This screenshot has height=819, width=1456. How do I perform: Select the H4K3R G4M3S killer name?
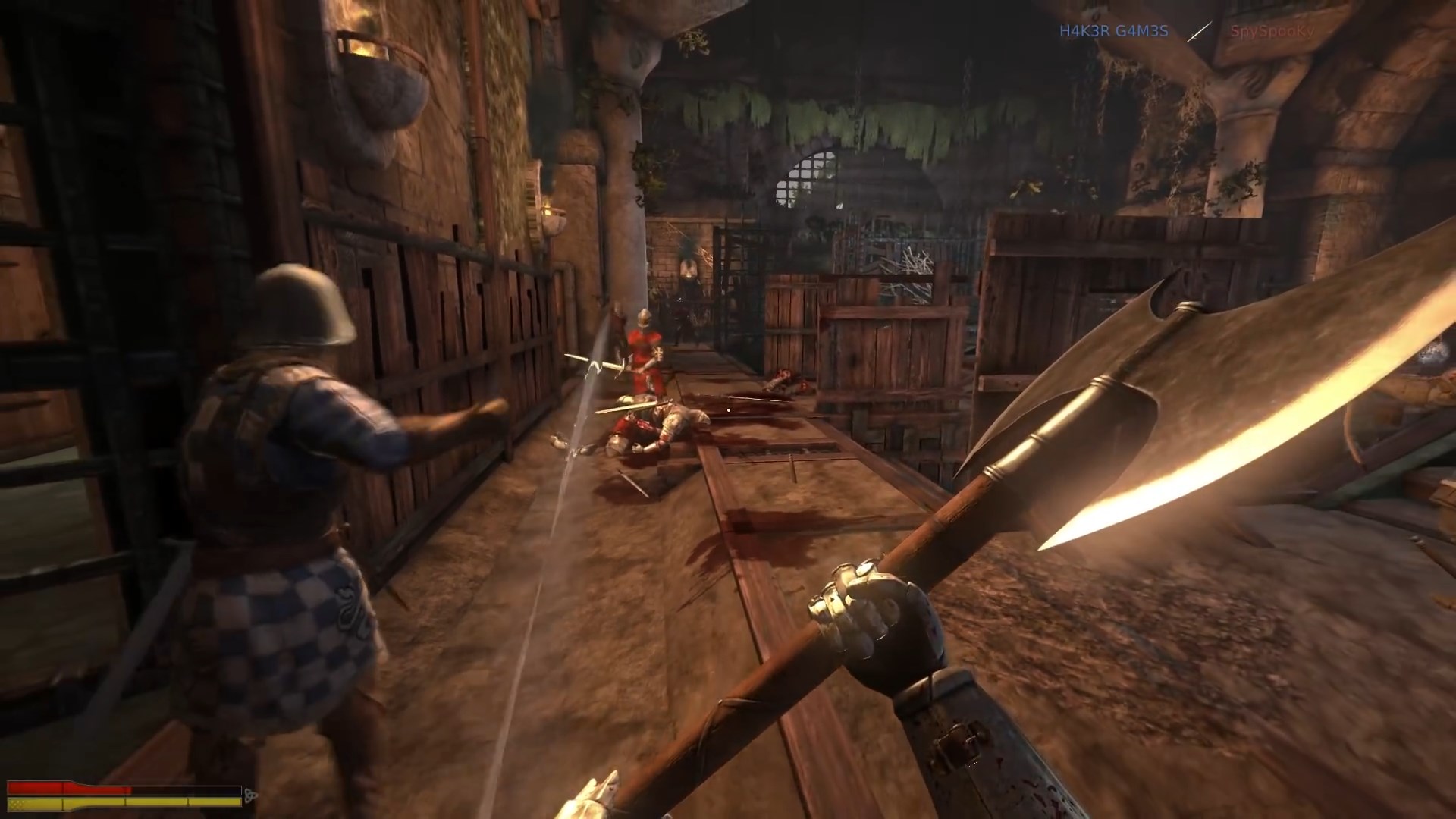(x=1113, y=32)
